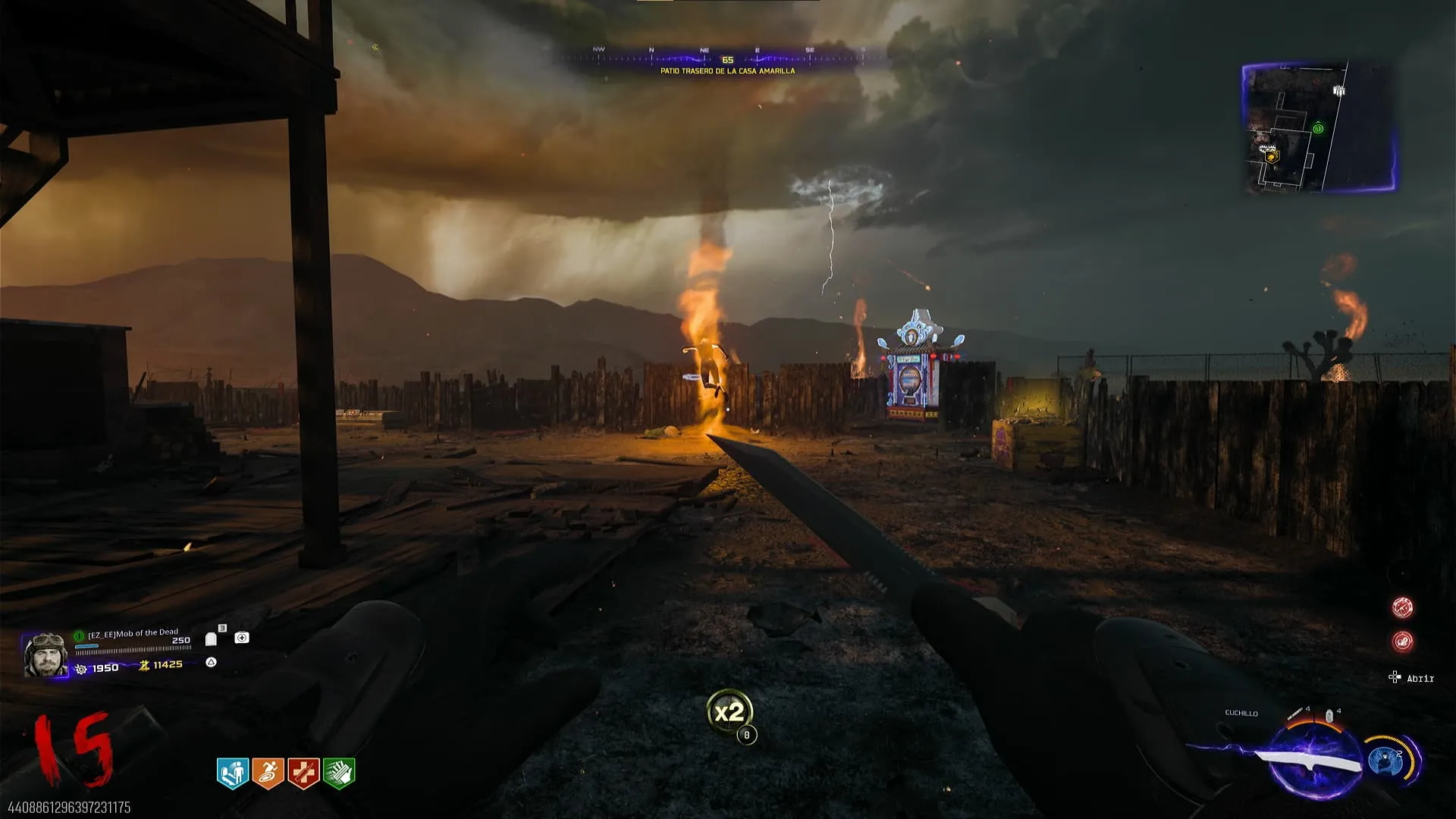The image size is (1456, 819).
Task: Open the minimap
Action: [1318, 127]
